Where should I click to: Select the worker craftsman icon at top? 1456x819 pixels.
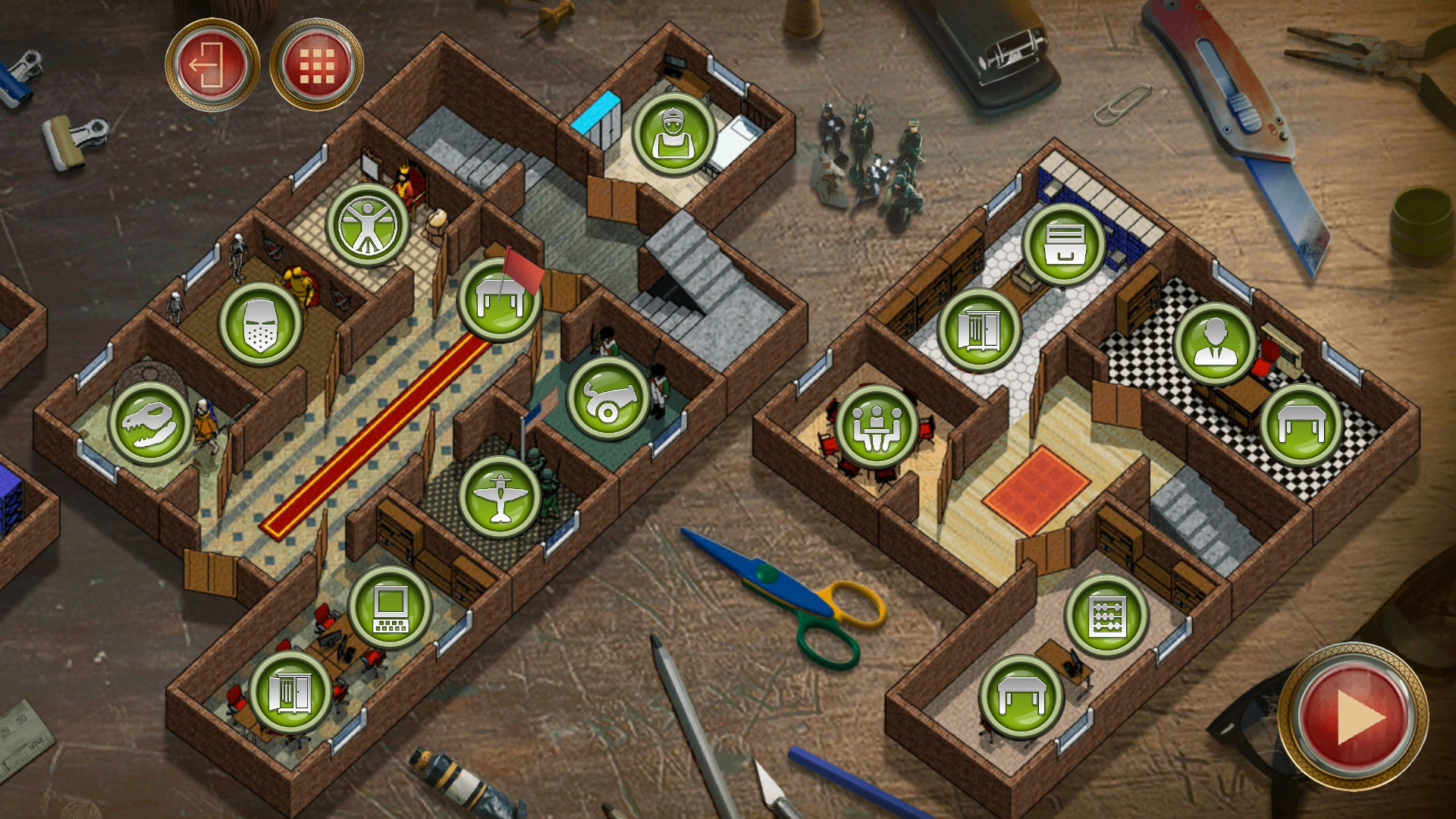673,133
